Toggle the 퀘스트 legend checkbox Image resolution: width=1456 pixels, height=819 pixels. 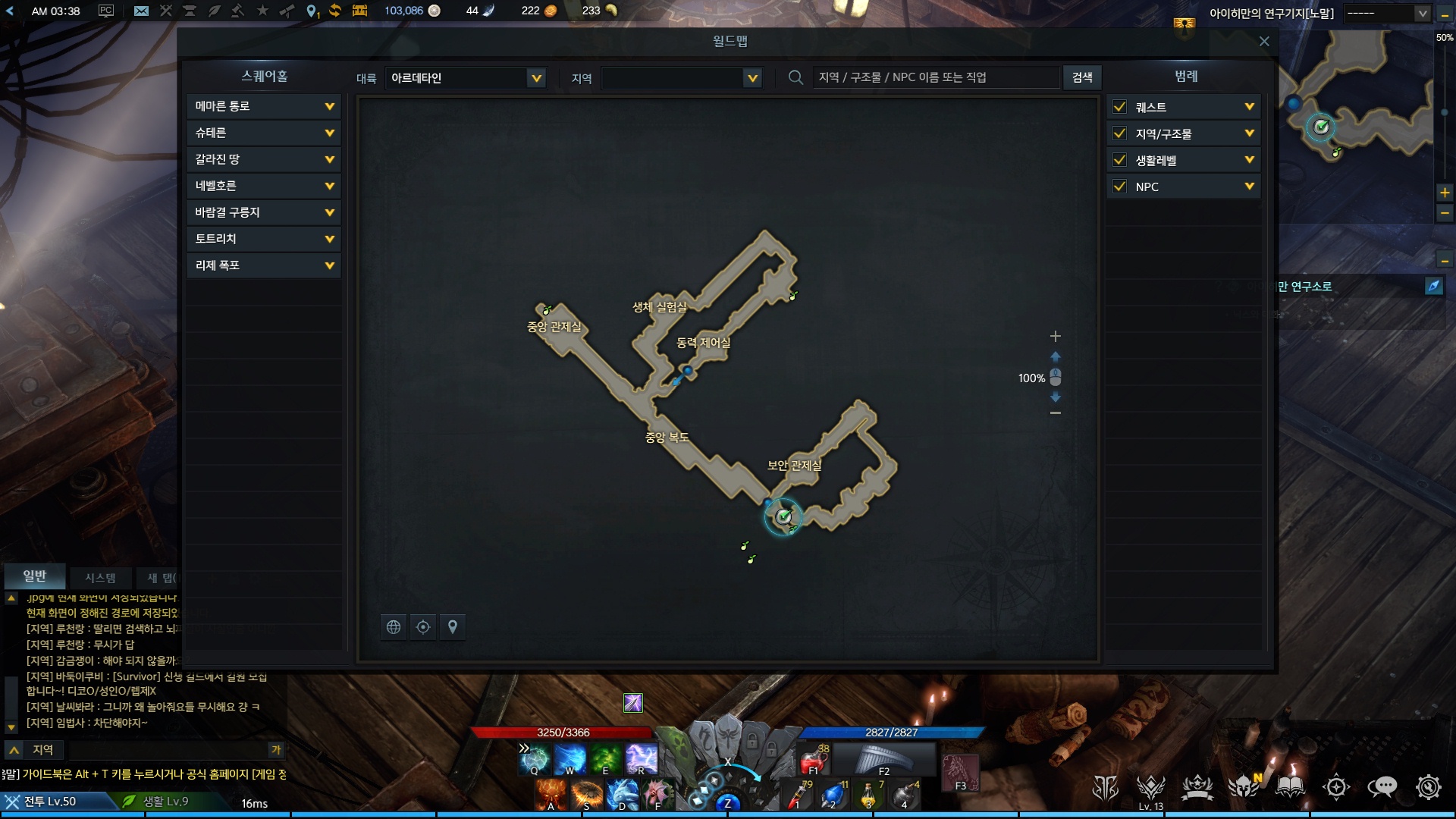(x=1119, y=107)
